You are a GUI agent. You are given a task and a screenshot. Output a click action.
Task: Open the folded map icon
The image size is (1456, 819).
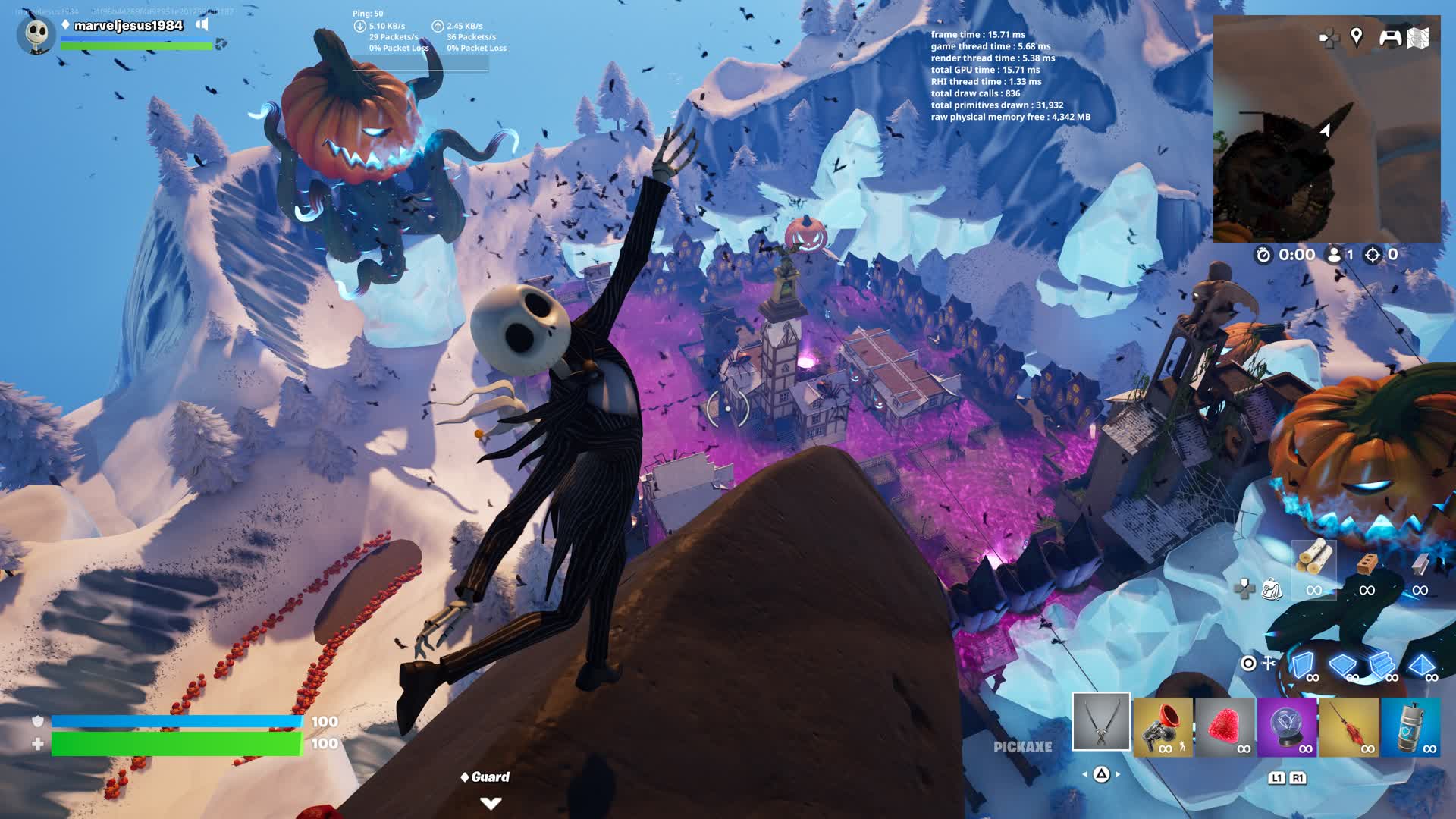point(1418,37)
